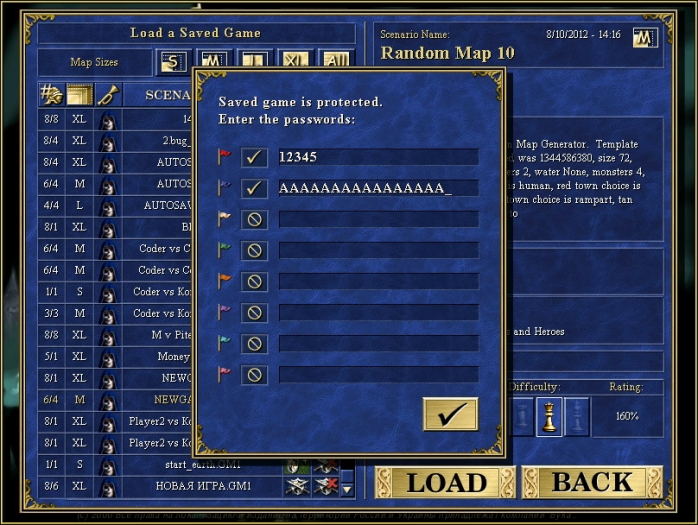
Task: Activate the orange flag password field
Action: (x=377, y=281)
